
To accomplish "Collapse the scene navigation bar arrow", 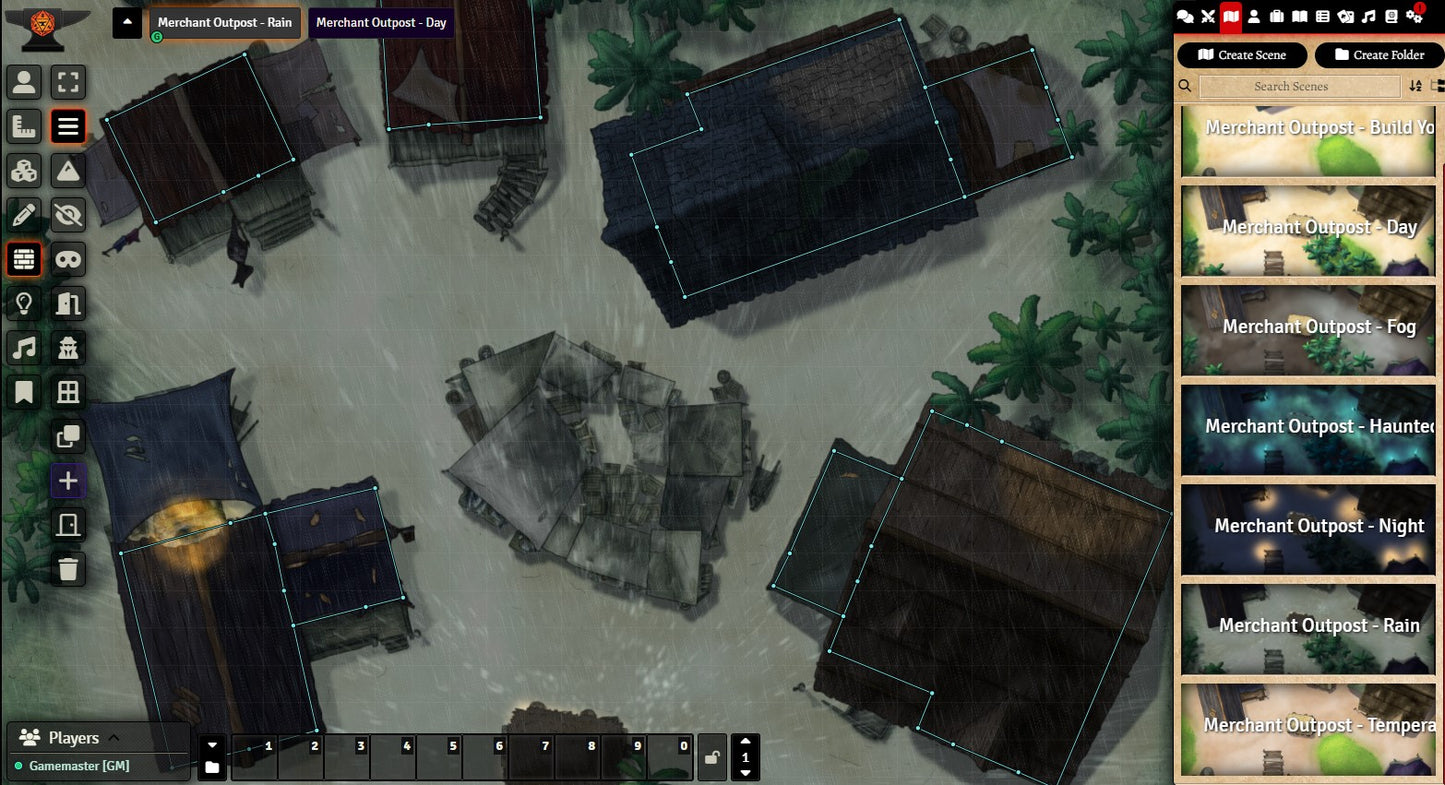I will point(127,23).
